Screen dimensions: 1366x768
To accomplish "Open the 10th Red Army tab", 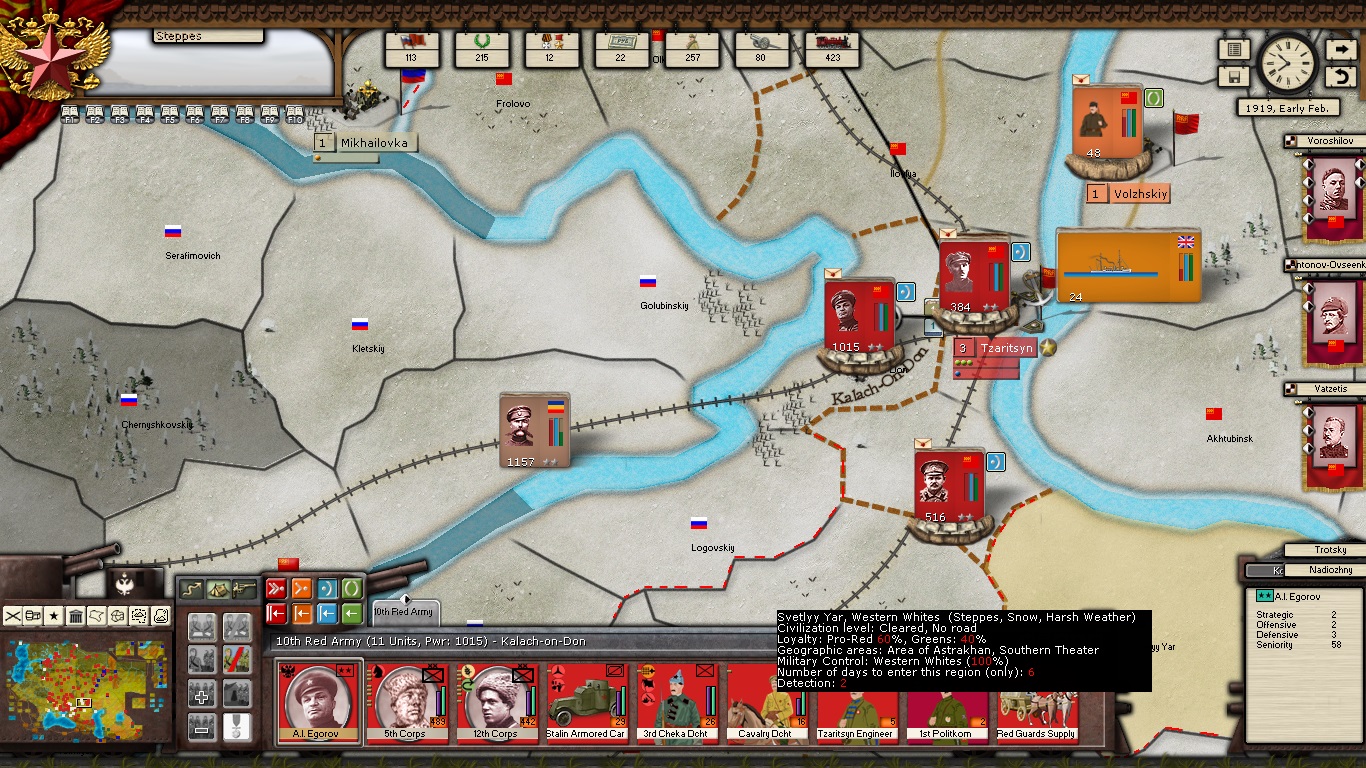I will [x=404, y=612].
